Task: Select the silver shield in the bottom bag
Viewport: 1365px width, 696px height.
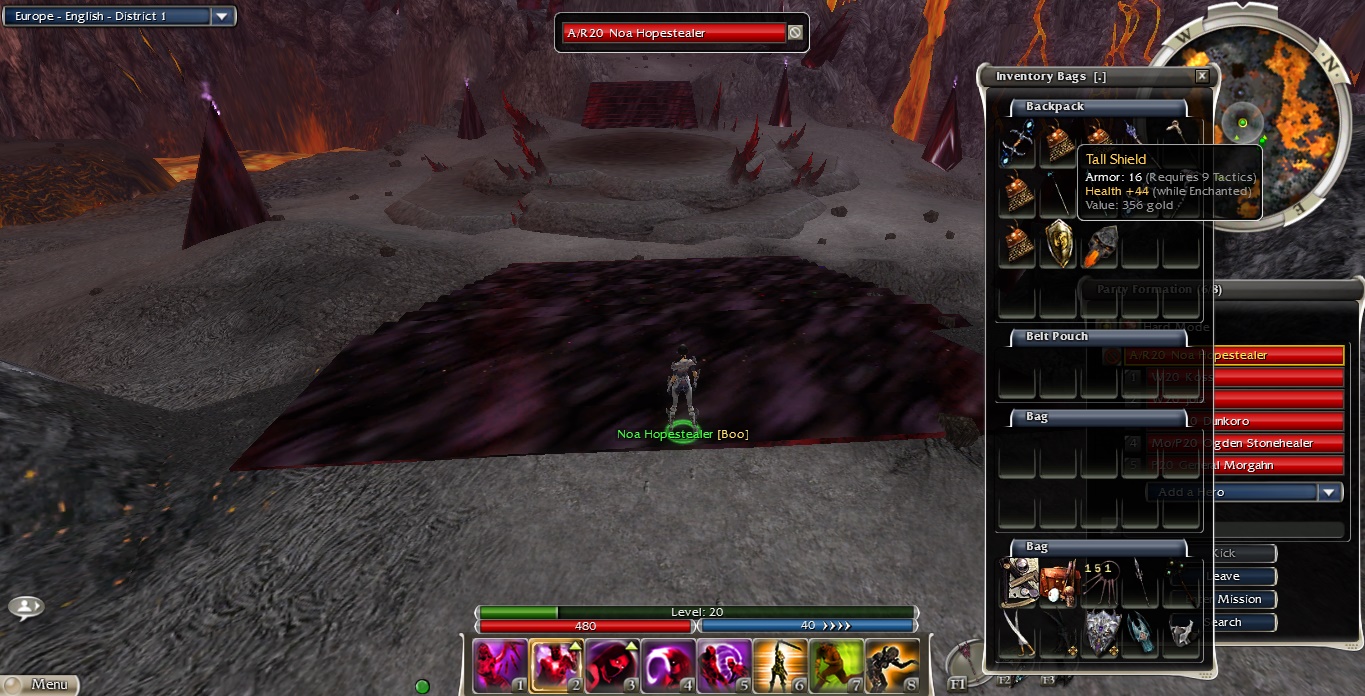Action: tap(1100, 632)
